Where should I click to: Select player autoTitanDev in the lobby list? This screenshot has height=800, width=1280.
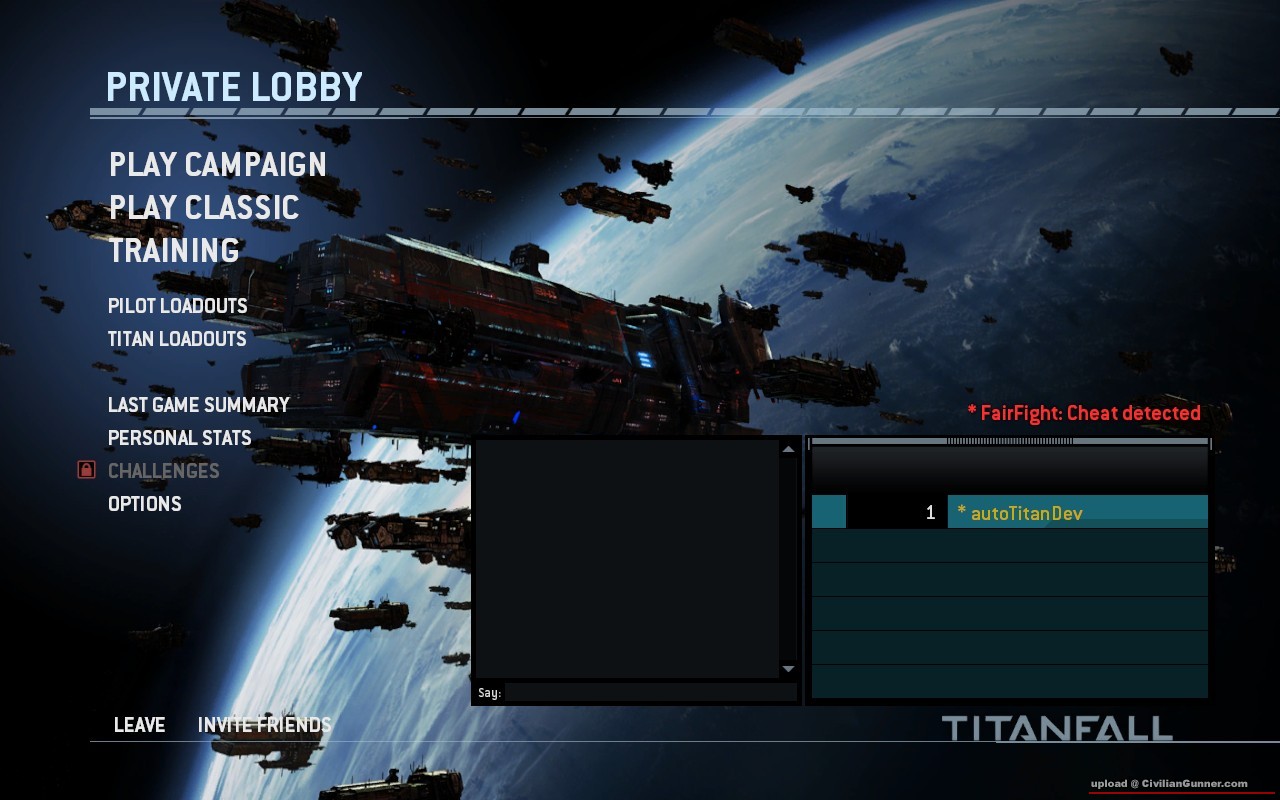pos(1026,513)
